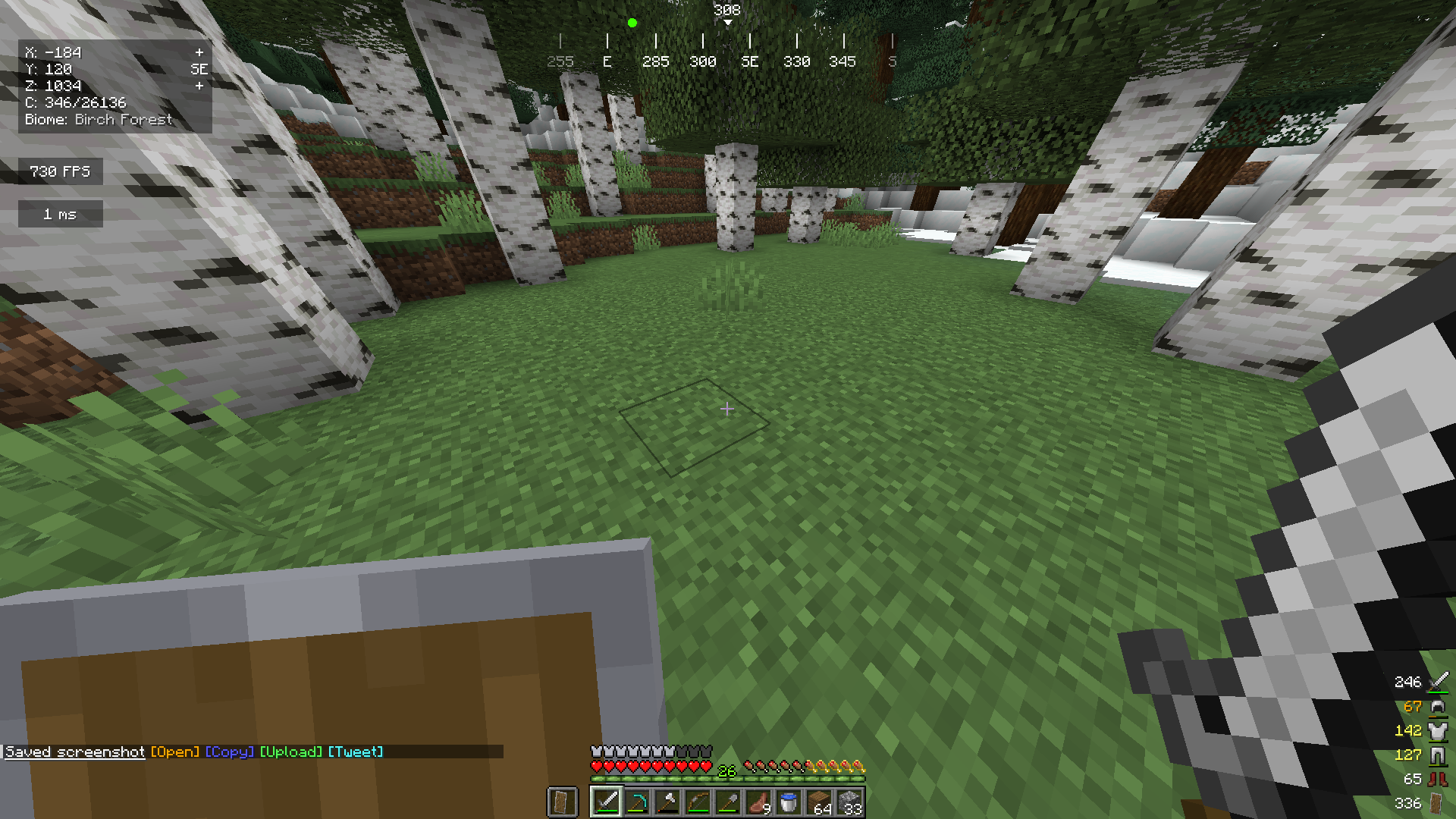The image size is (1456, 819).
Task: Click the Tweet link in chat
Action: 355,752
